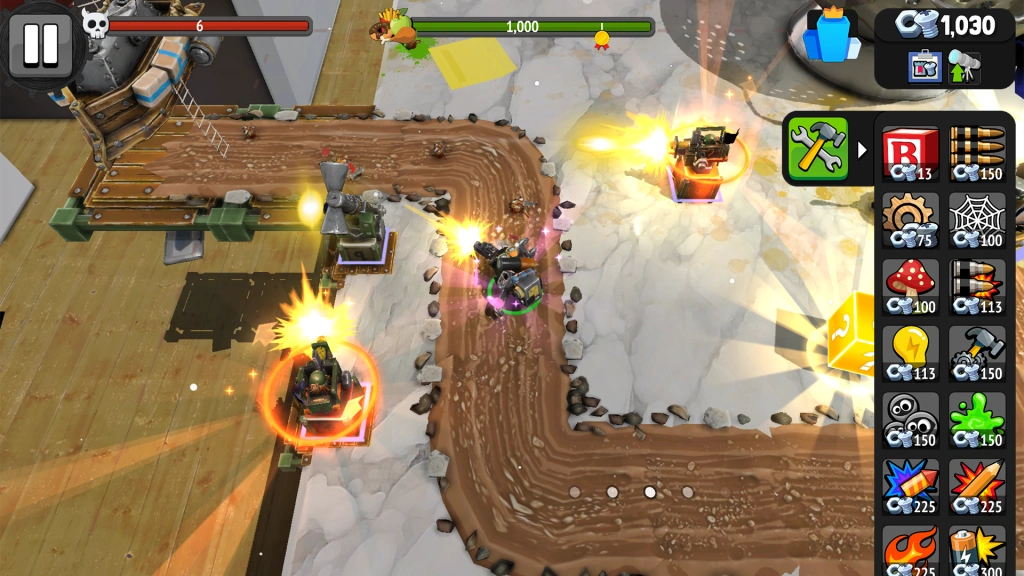Image resolution: width=1024 pixels, height=576 pixels.
Task: Select the firework rocket tower
Action: [911, 485]
